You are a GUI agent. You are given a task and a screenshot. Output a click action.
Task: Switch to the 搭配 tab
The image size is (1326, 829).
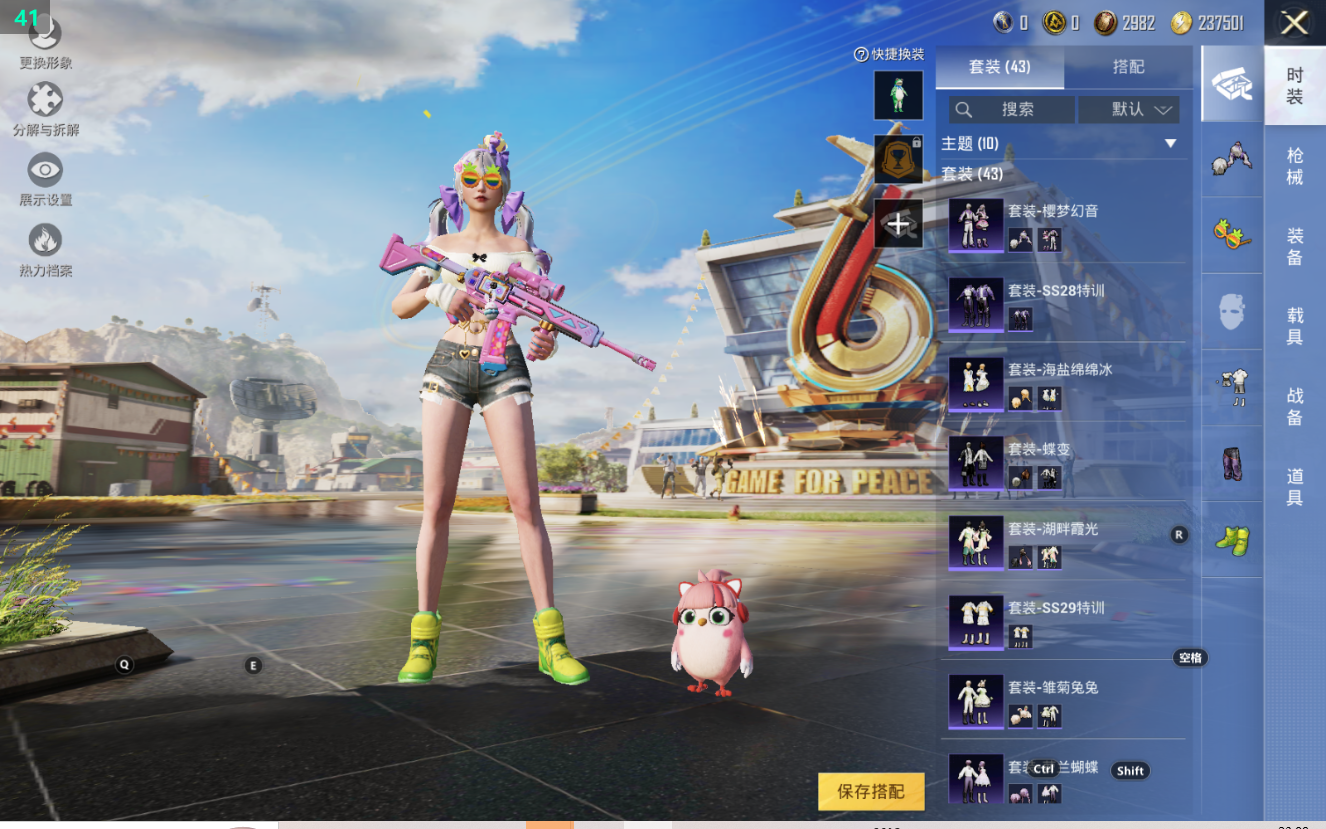coord(1128,67)
